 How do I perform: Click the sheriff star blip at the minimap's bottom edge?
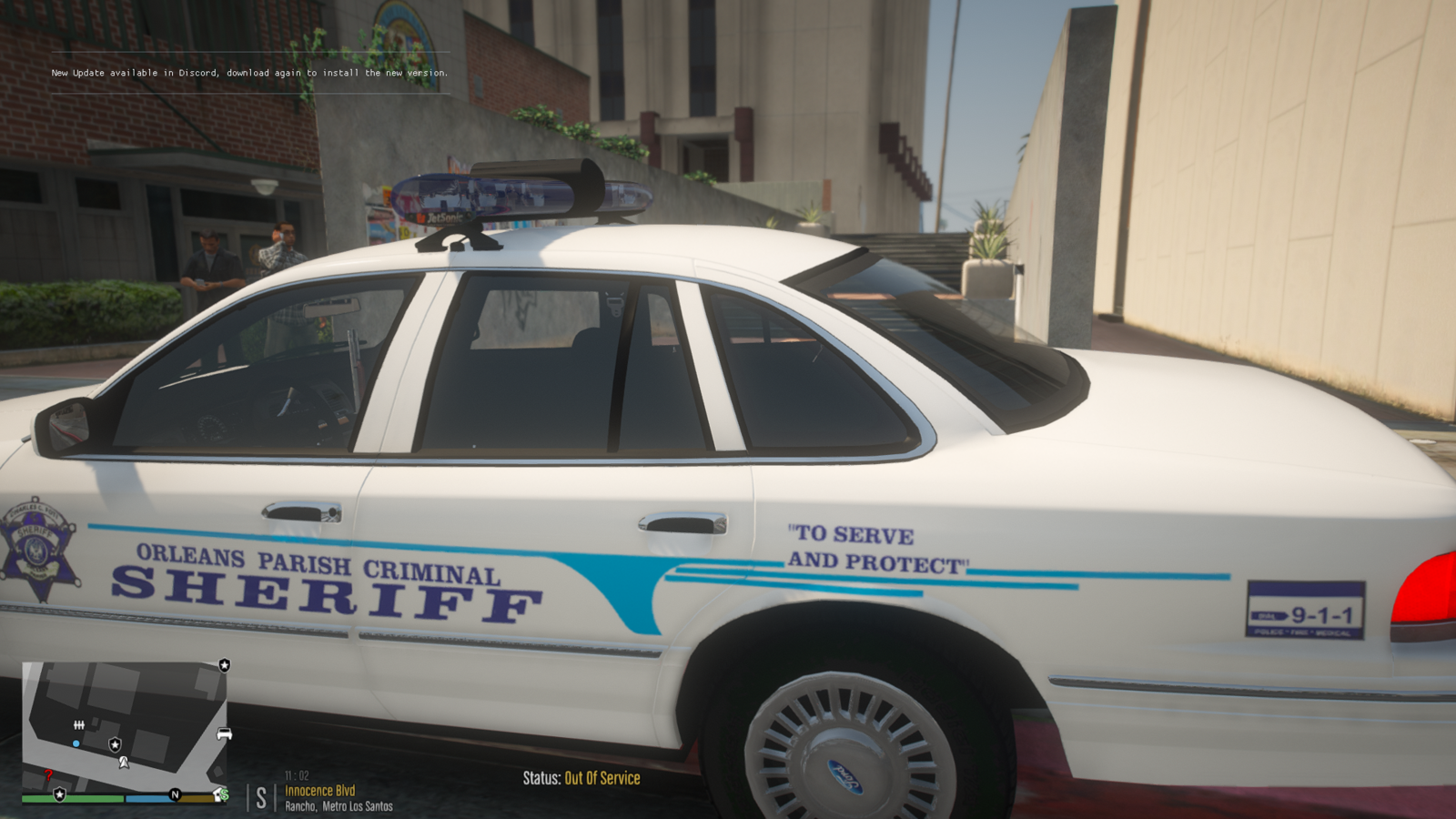click(x=59, y=795)
